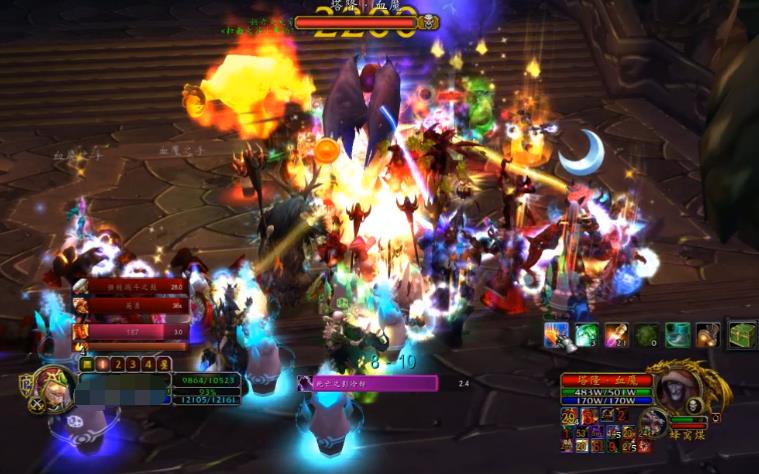
Task: Switch to stance bar slot 3
Action: (x=133, y=365)
